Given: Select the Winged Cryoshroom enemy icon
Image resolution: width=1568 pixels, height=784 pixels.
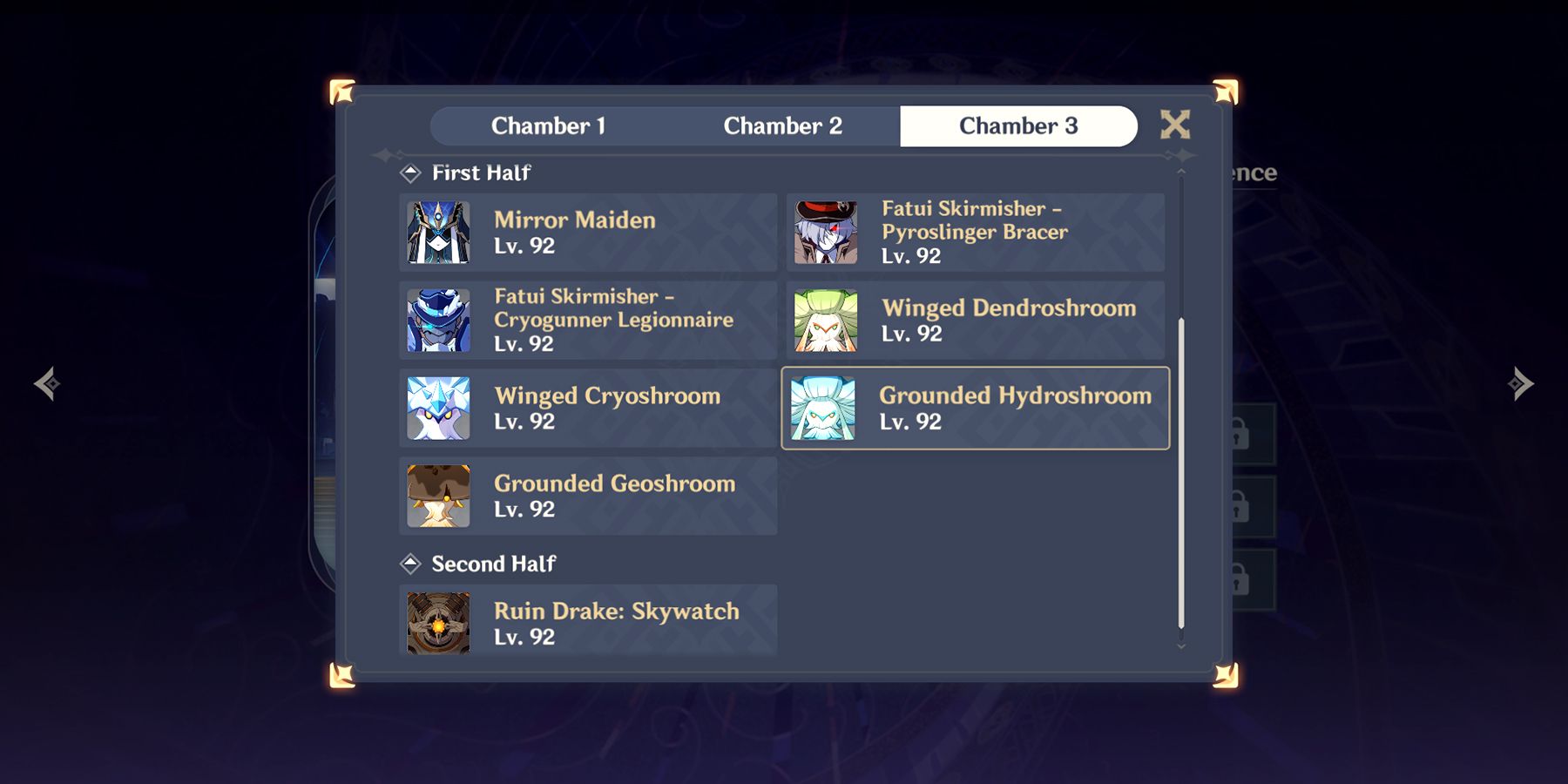Looking at the screenshot, I should pyautogui.click(x=438, y=408).
